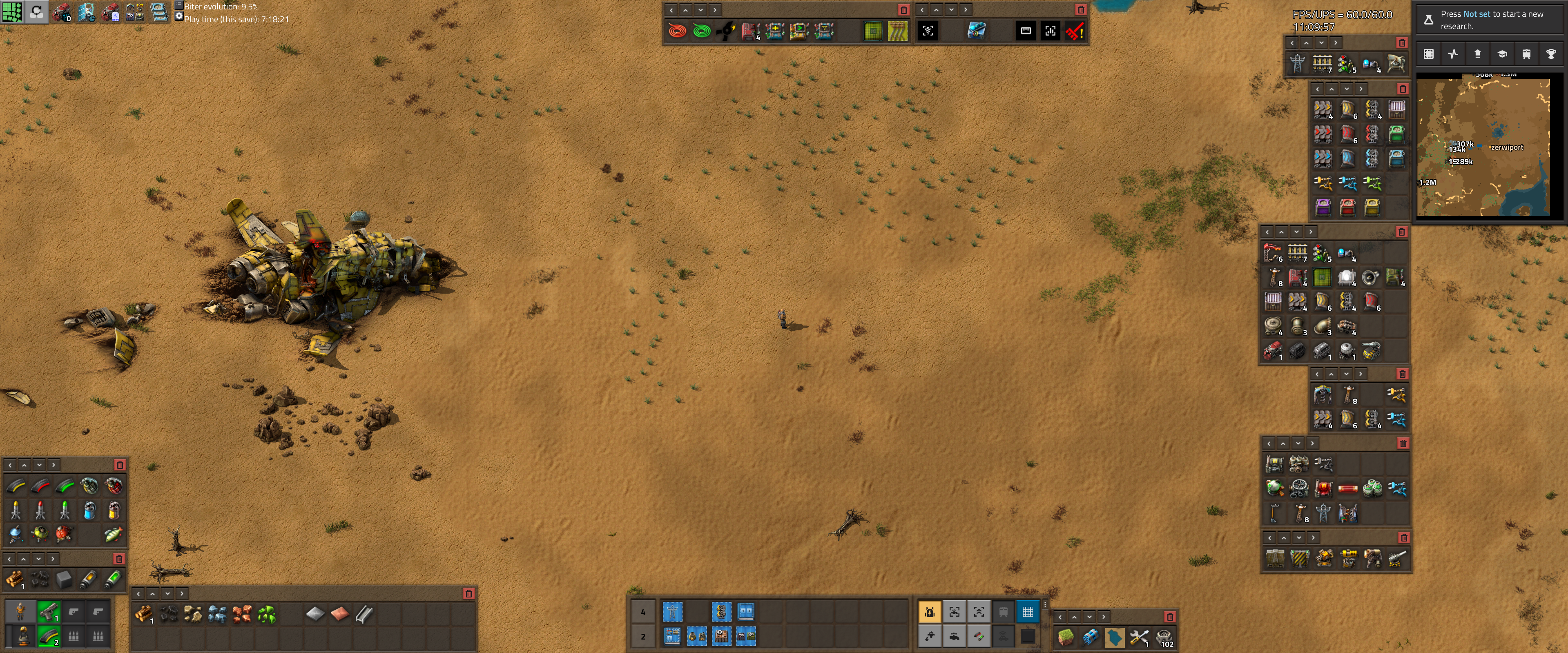Pick the cliff explosives item
The height and width of the screenshot is (653, 1568).
[x=1090, y=637]
